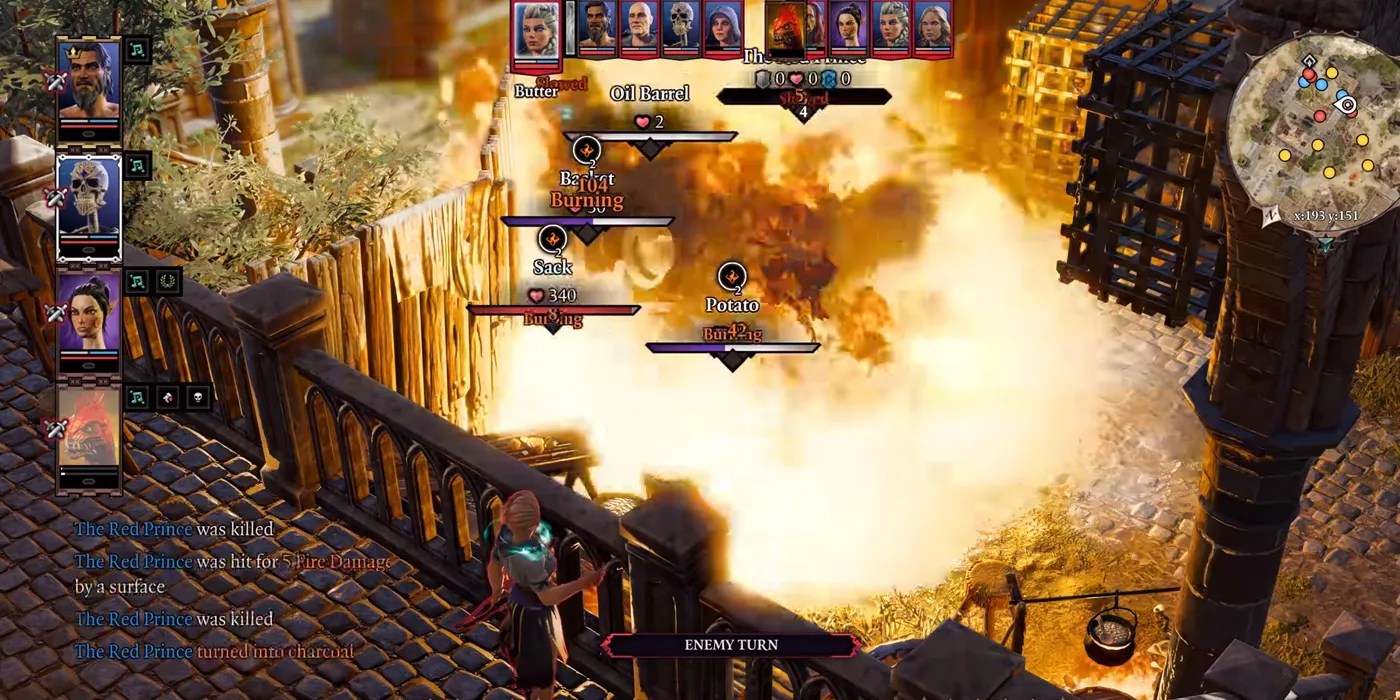1400x700 pixels.
Task: Select the dark-haired elf party portrait
Action: 89,312
